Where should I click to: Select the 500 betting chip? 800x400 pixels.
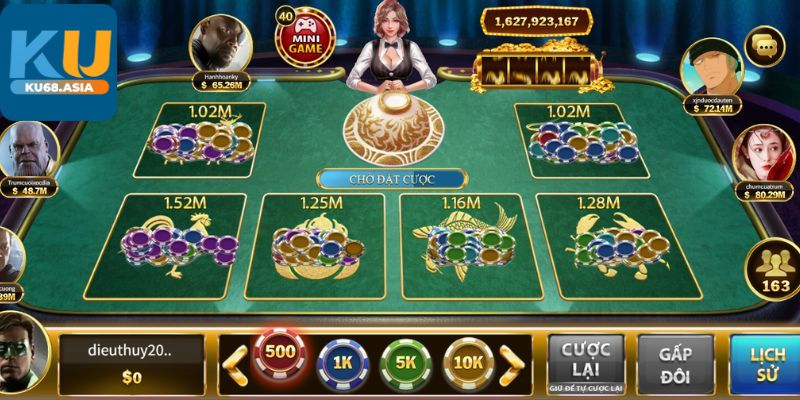(x=281, y=354)
